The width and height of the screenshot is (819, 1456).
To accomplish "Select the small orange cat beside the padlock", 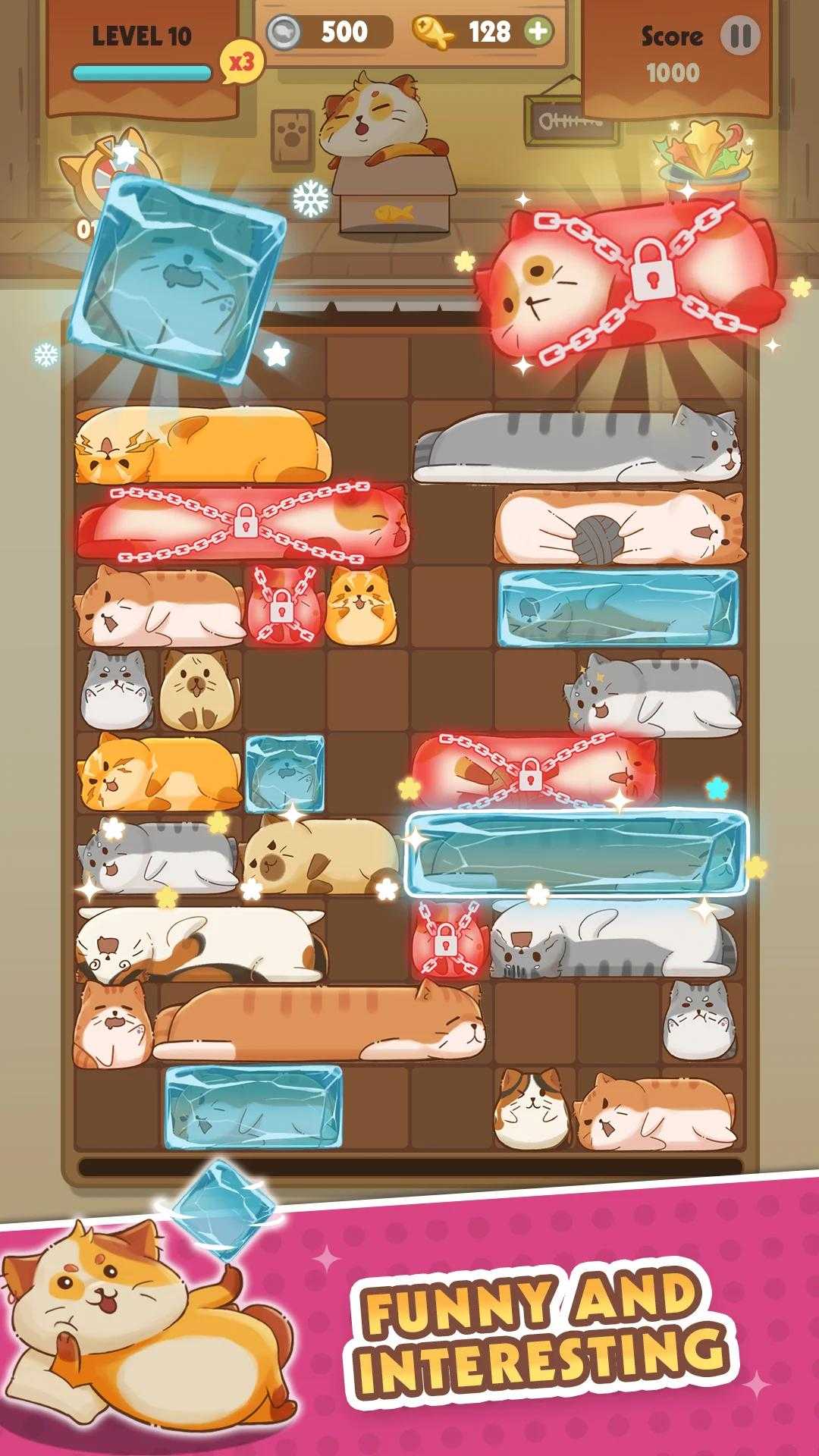I will point(356,605).
